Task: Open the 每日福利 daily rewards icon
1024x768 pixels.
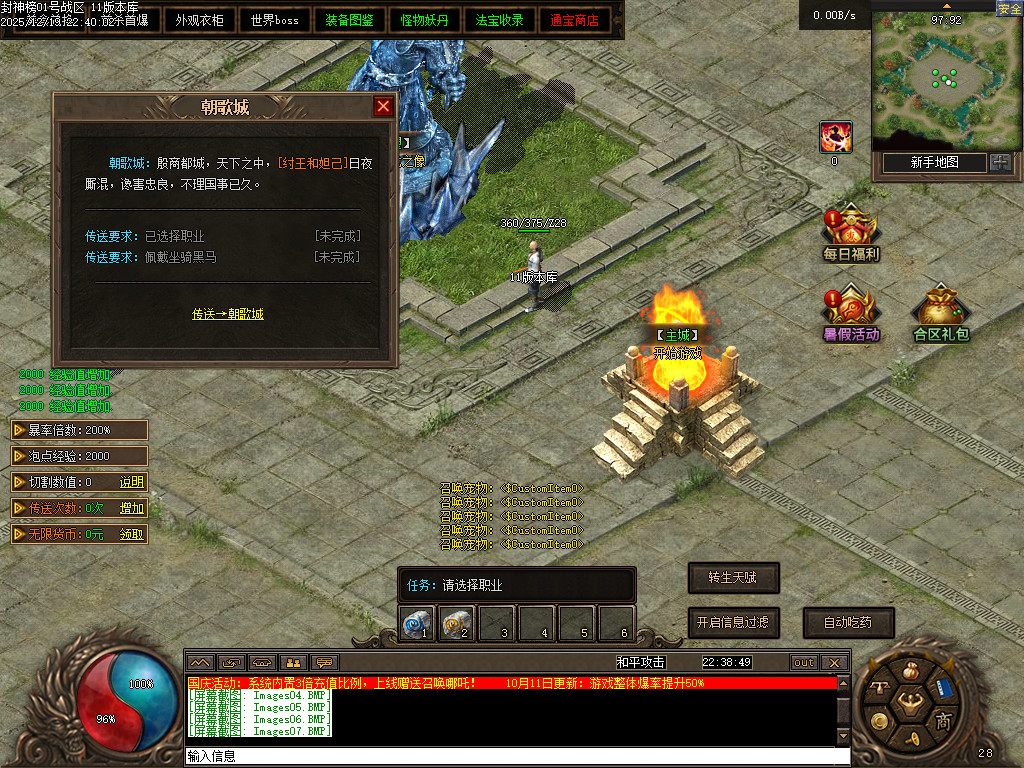Action: pos(851,233)
